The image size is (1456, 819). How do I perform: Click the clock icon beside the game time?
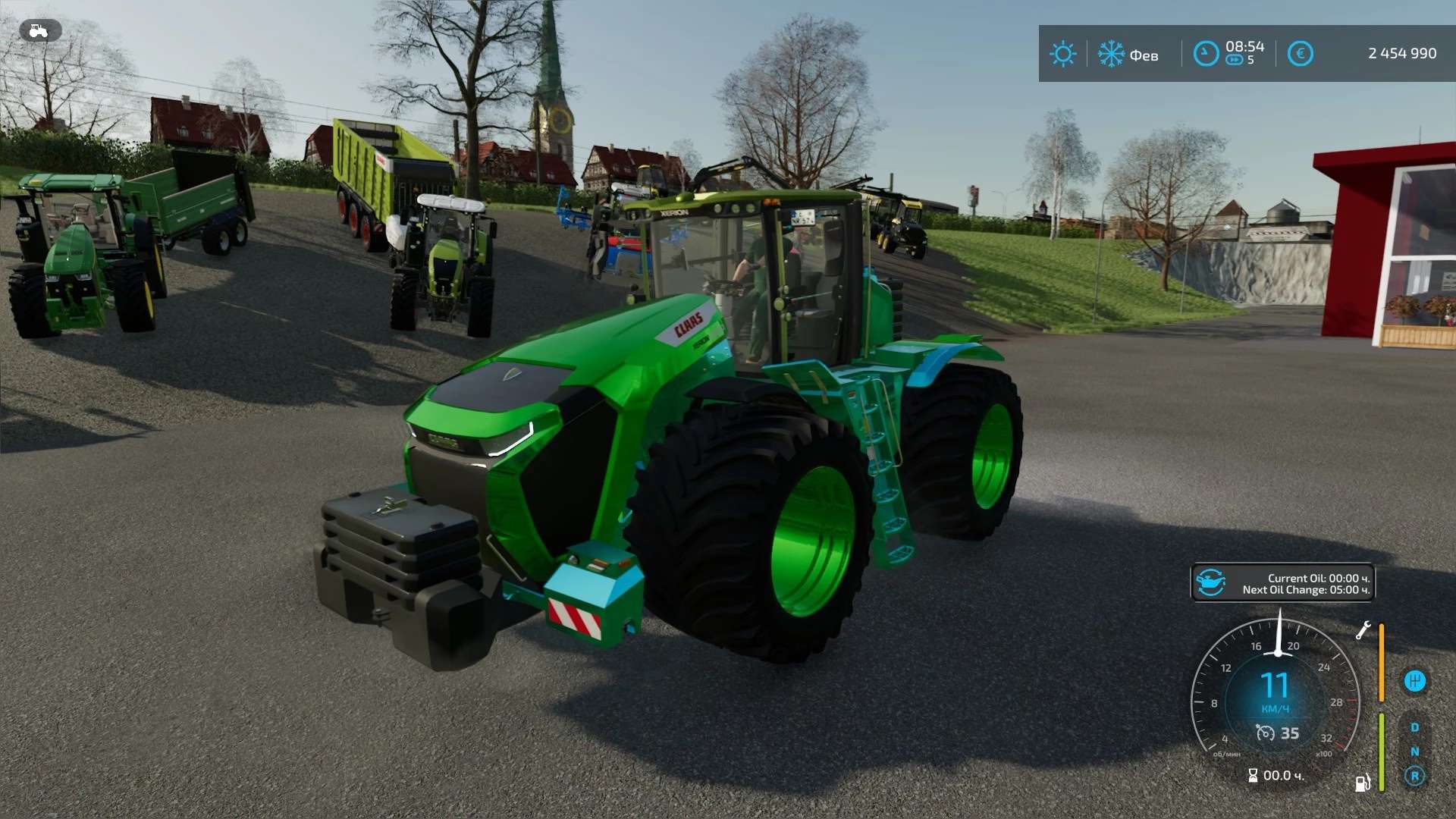[x=1206, y=54]
